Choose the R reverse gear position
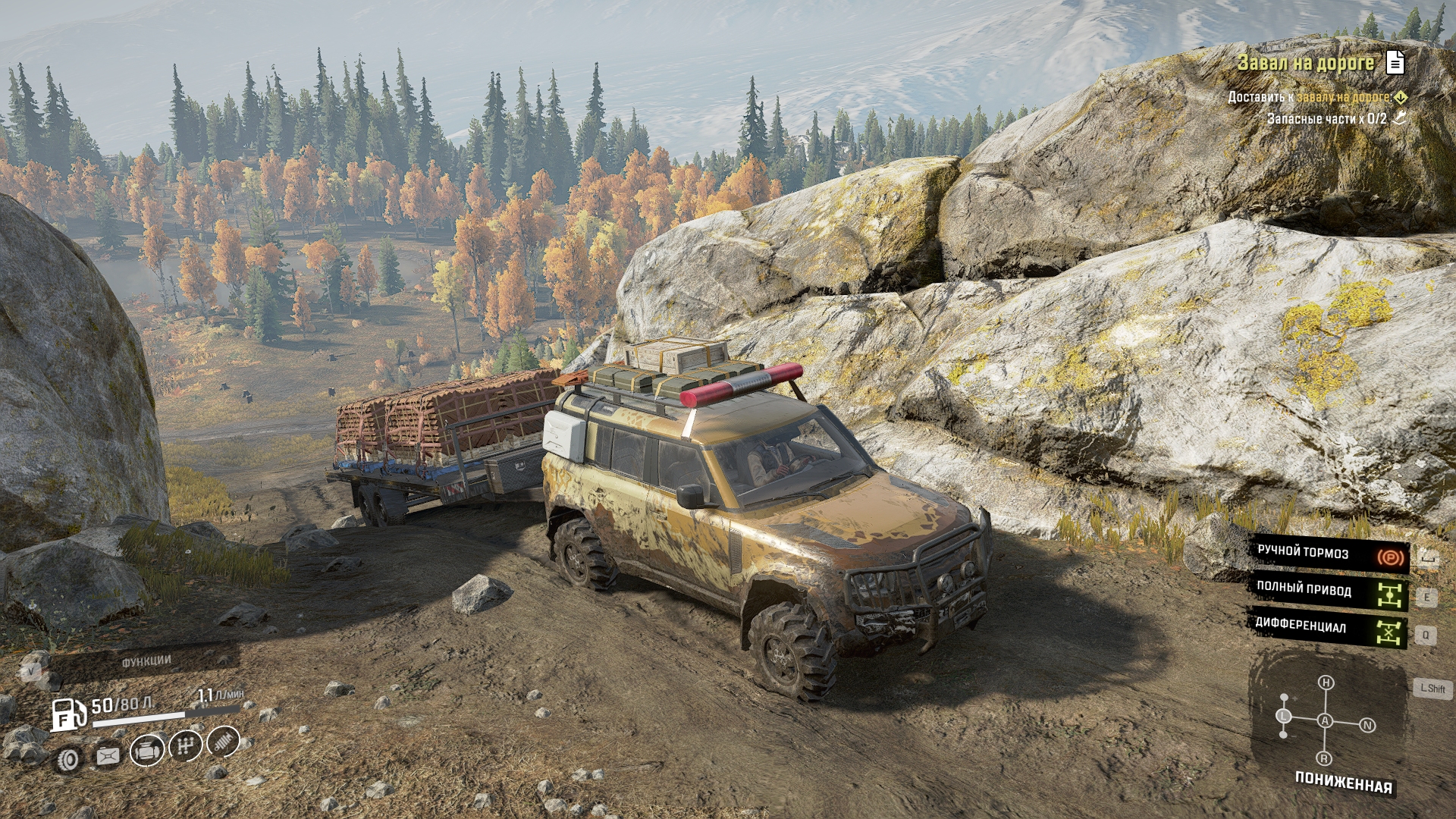This screenshot has height=819, width=1456. (x=1325, y=758)
